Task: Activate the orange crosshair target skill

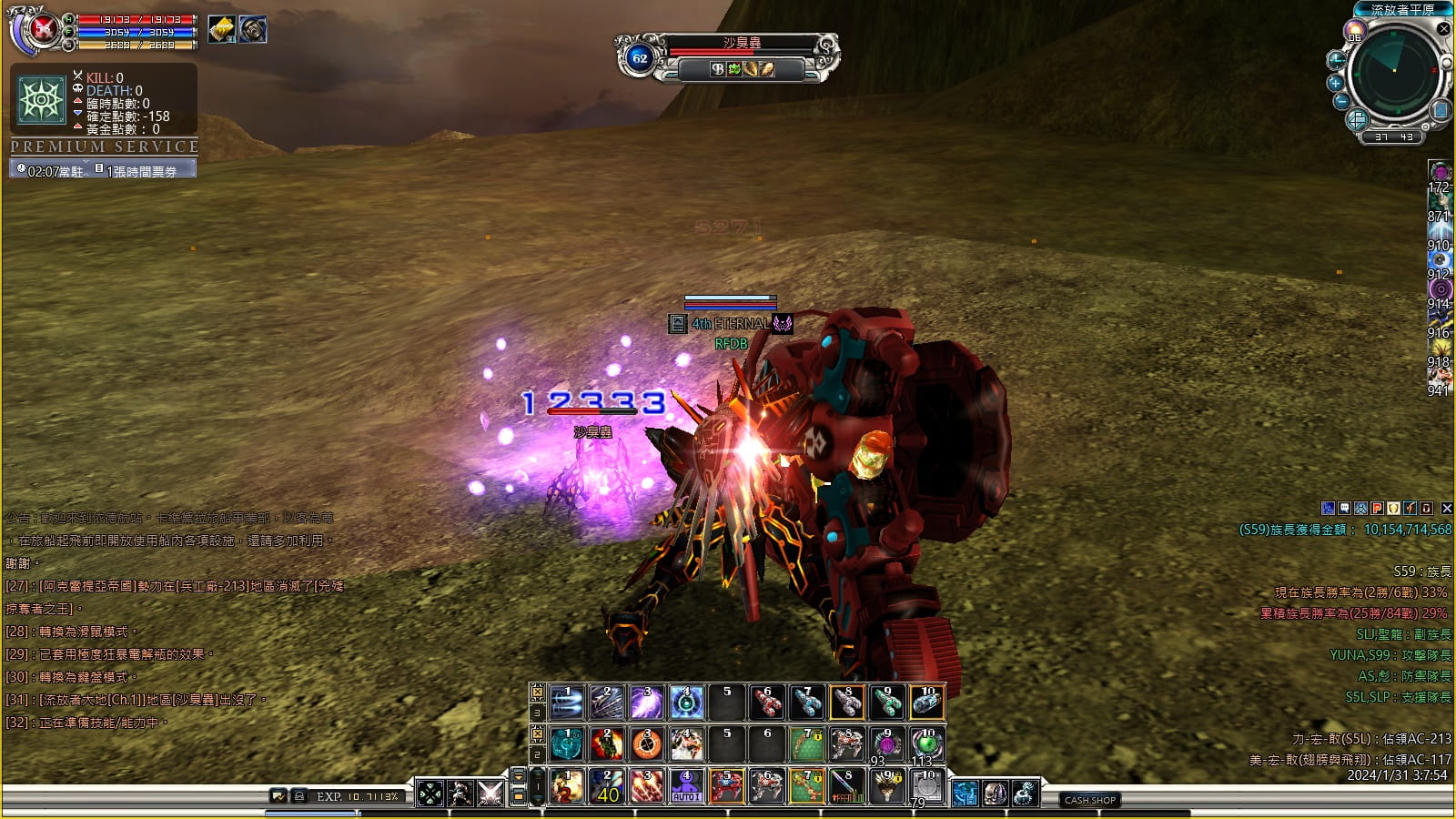Action: coord(646,744)
